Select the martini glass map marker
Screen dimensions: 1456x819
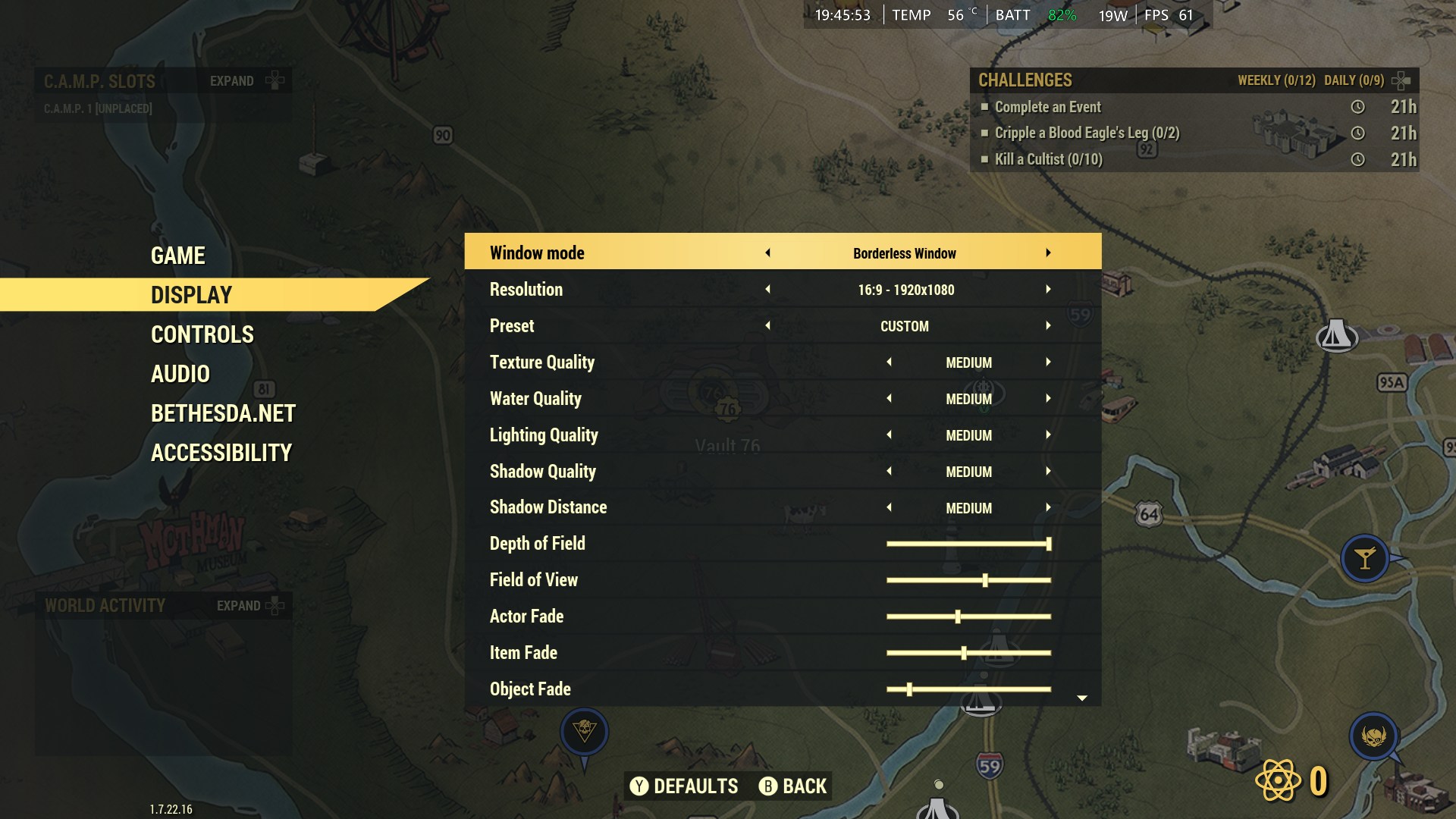point(1364,557)
